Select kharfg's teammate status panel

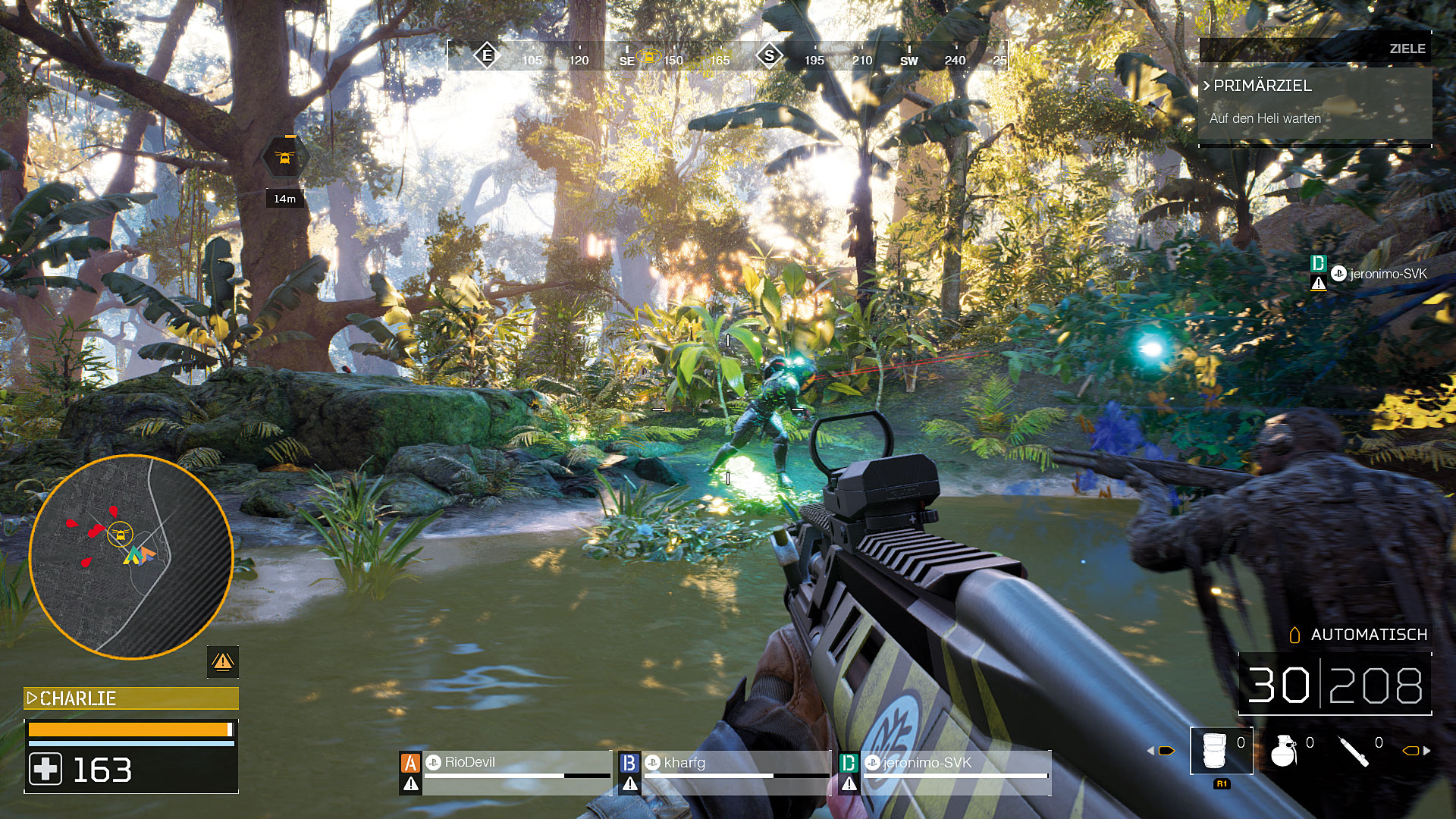click(x=725, y=772)
